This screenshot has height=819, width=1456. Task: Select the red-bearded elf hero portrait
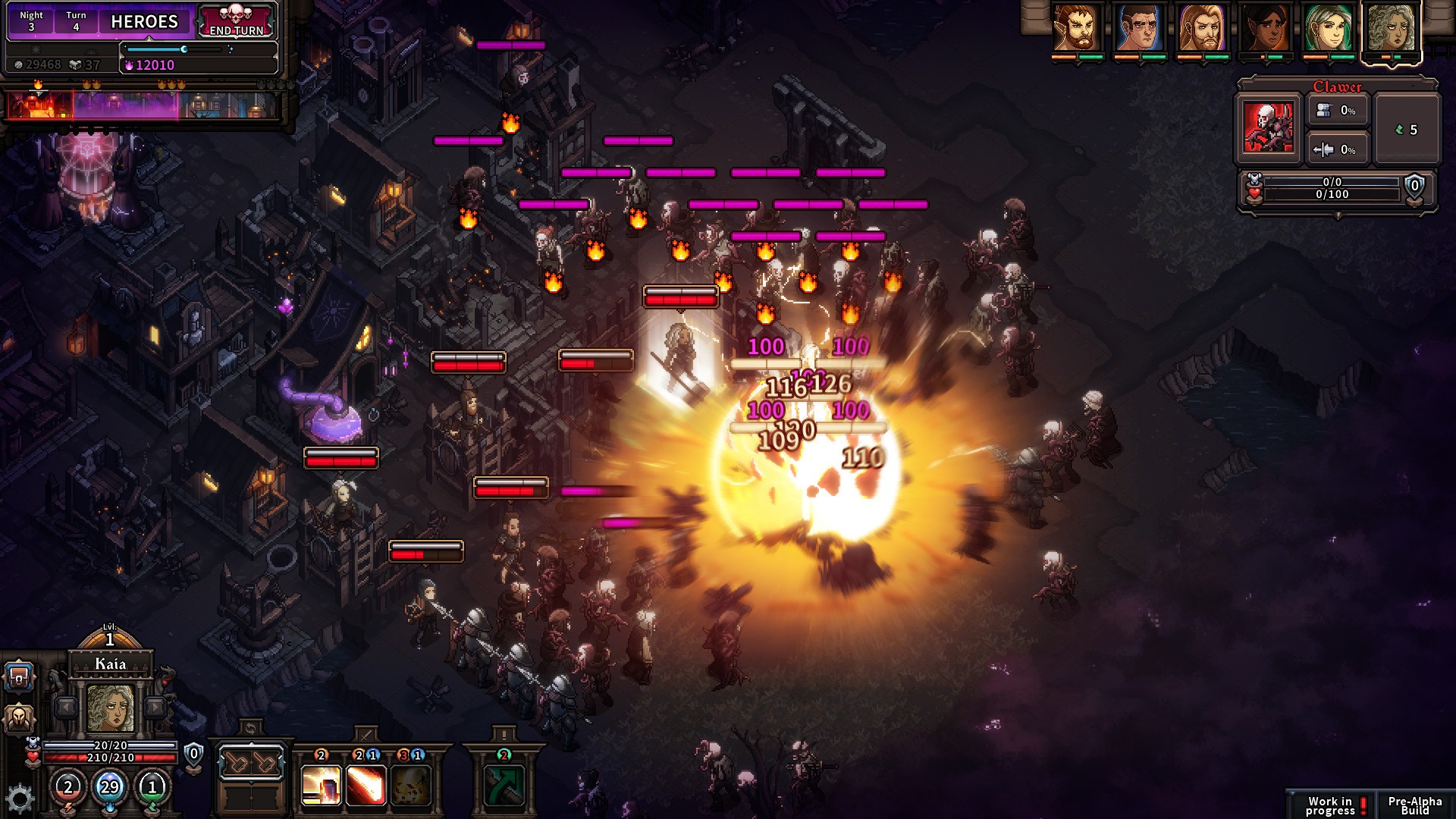(1077, 28)
